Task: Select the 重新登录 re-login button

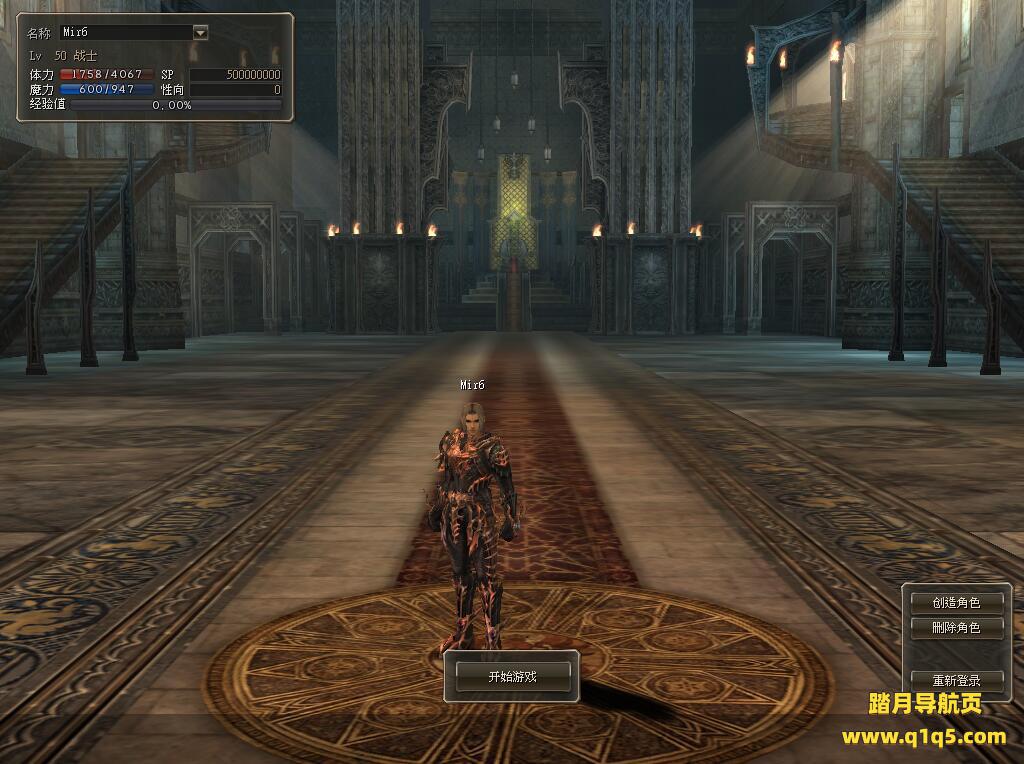Action: click(955, 680)
